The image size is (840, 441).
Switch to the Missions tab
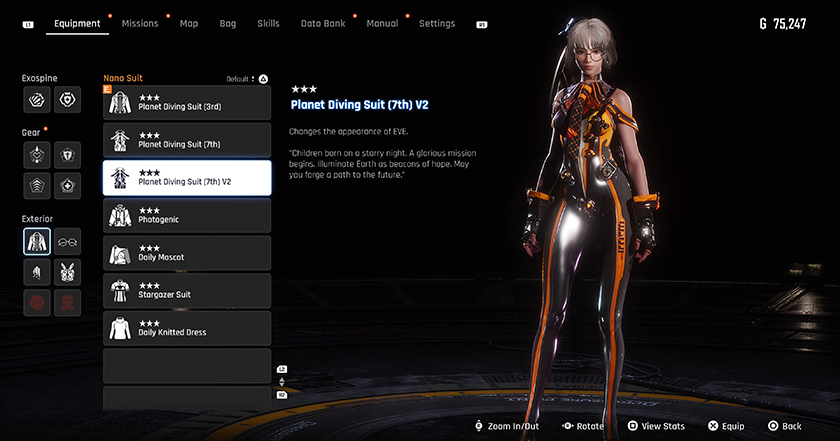pos(140,23)
